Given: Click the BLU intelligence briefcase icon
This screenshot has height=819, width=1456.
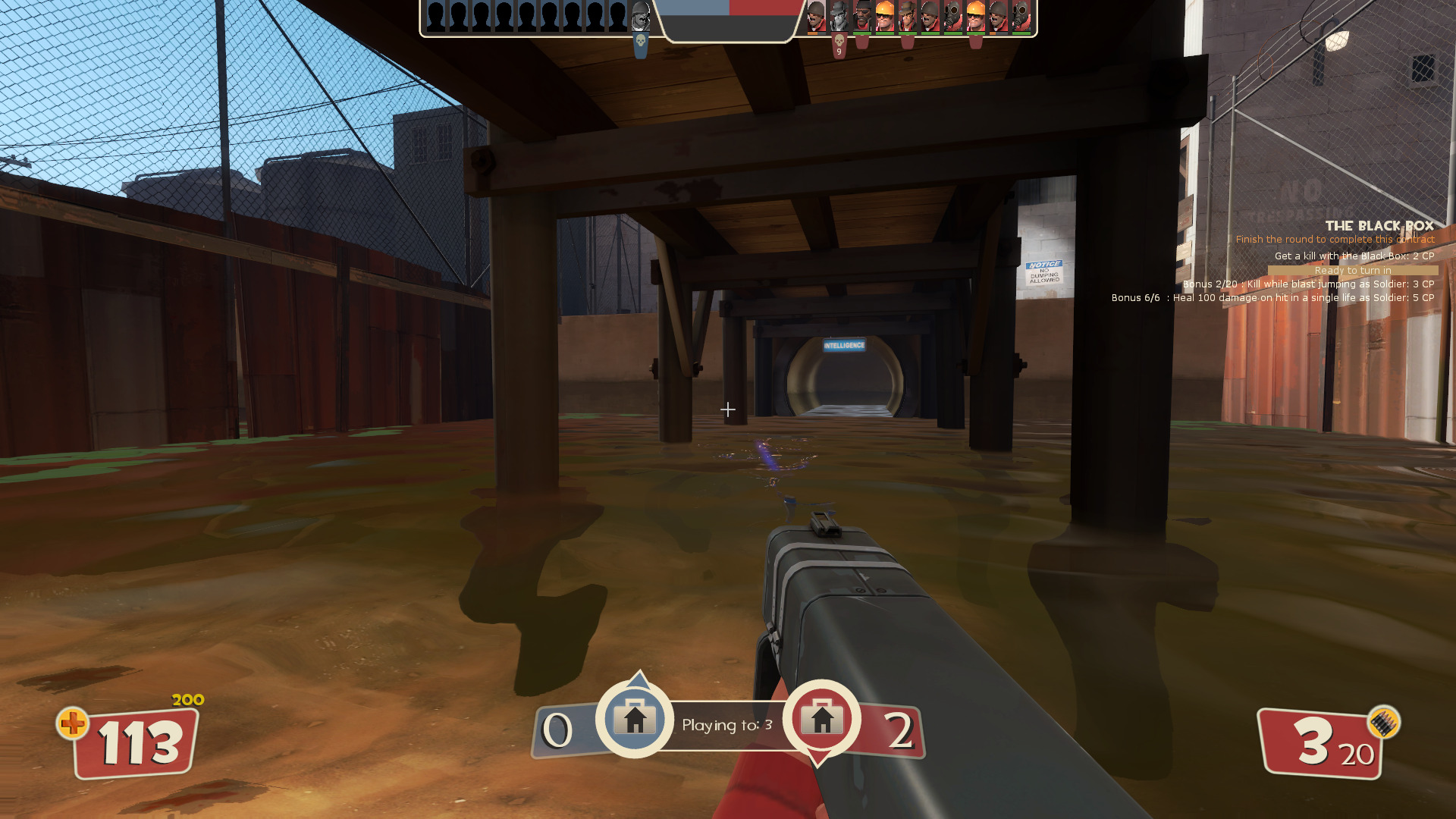Looking at the screenshot, I should [635, 718].
